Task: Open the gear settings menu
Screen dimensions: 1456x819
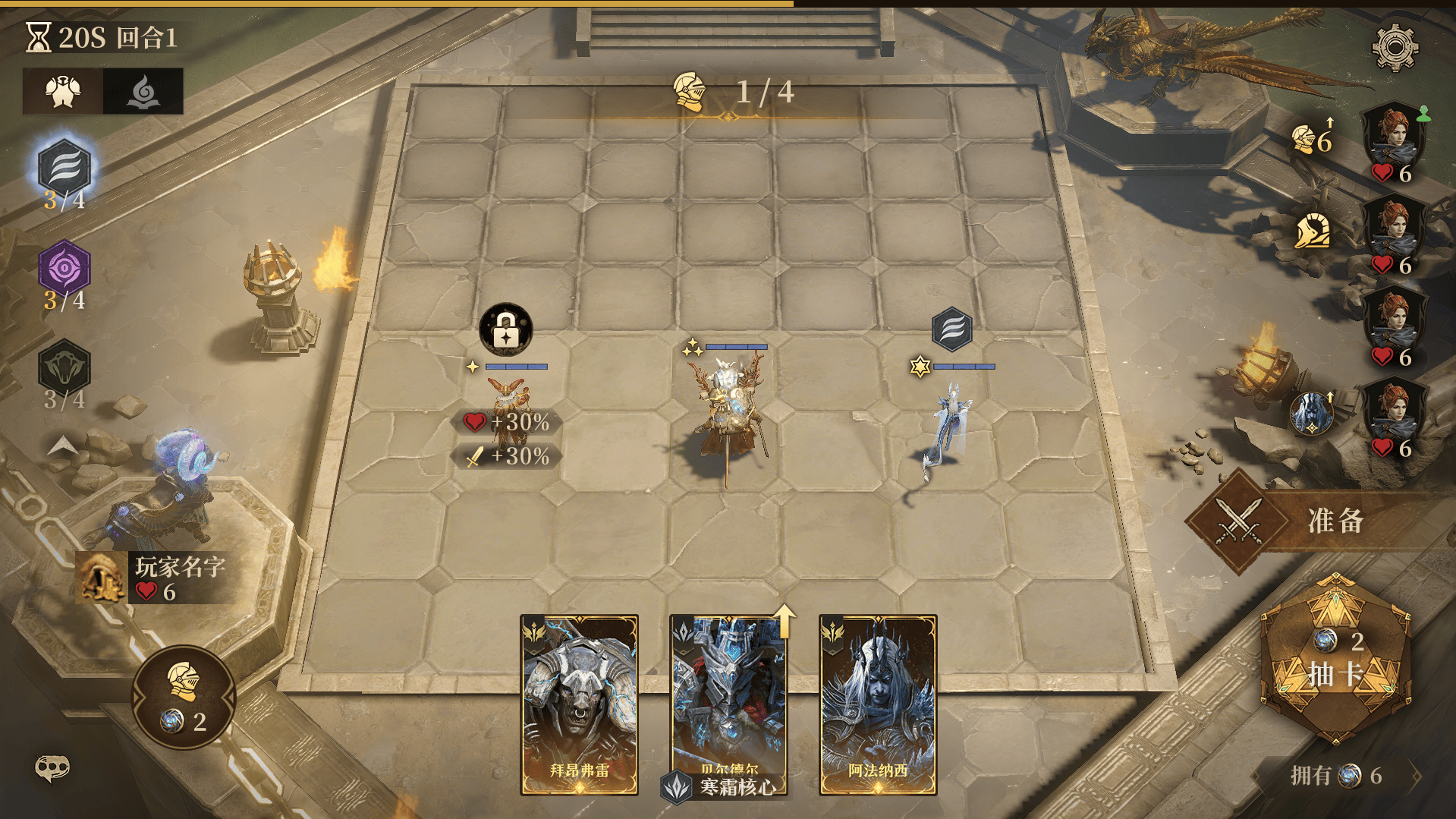Action: (1395, 47)
